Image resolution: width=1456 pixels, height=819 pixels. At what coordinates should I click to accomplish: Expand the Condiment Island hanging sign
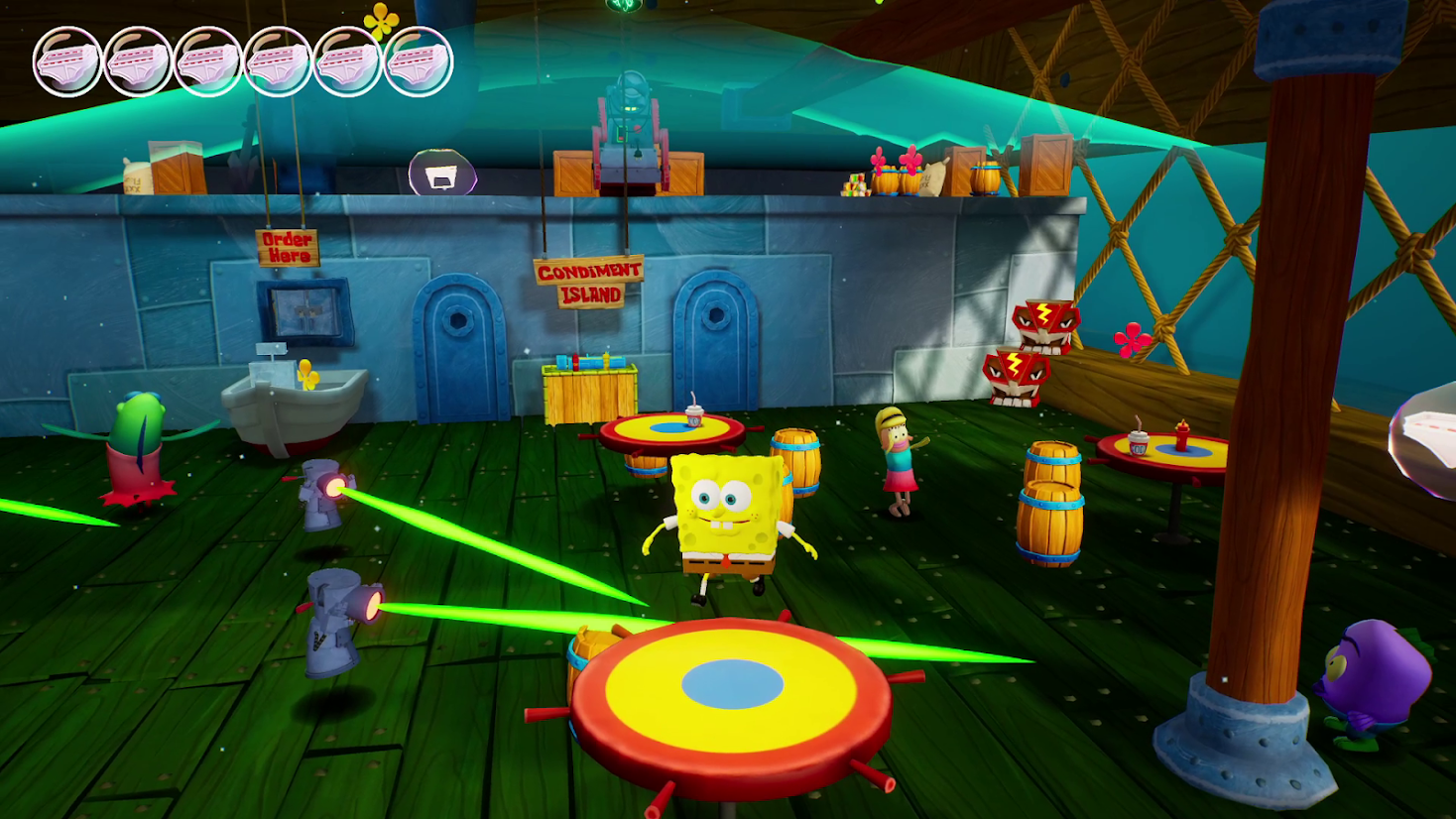point(589,281)
